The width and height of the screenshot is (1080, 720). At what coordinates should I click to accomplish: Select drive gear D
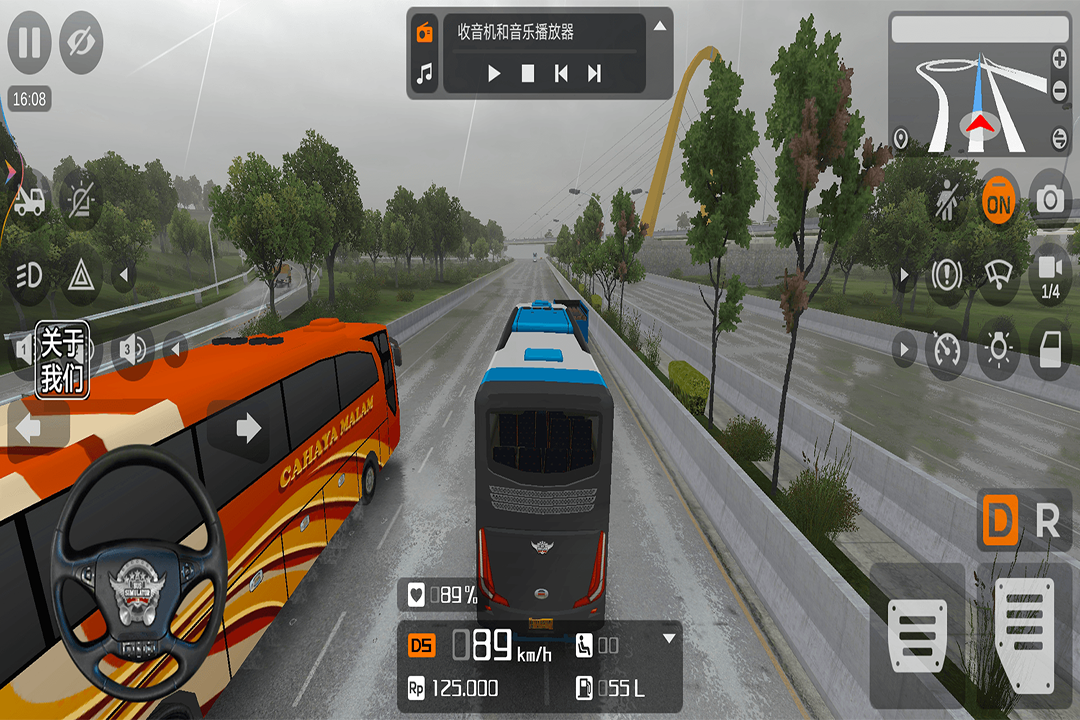coord(998,521)
